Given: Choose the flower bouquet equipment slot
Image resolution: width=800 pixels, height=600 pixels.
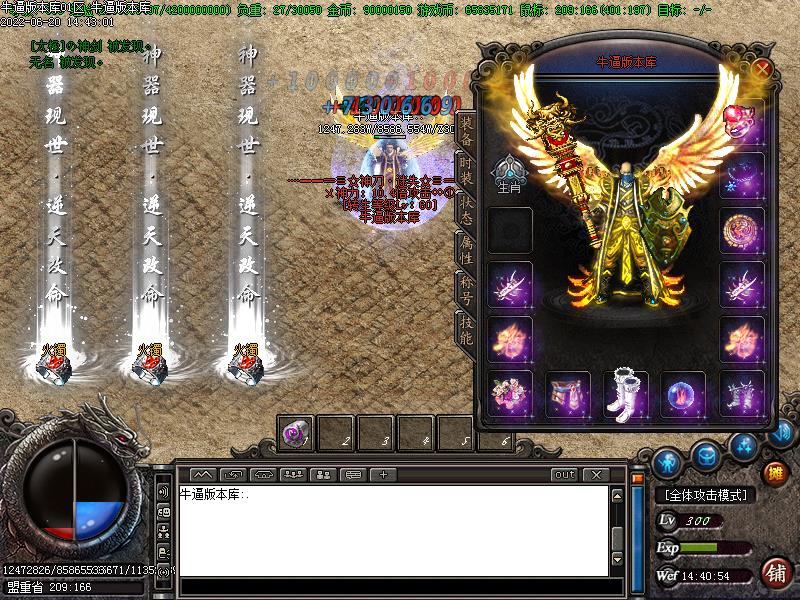Looking at the screenshot, I should [x=510, y=393].
